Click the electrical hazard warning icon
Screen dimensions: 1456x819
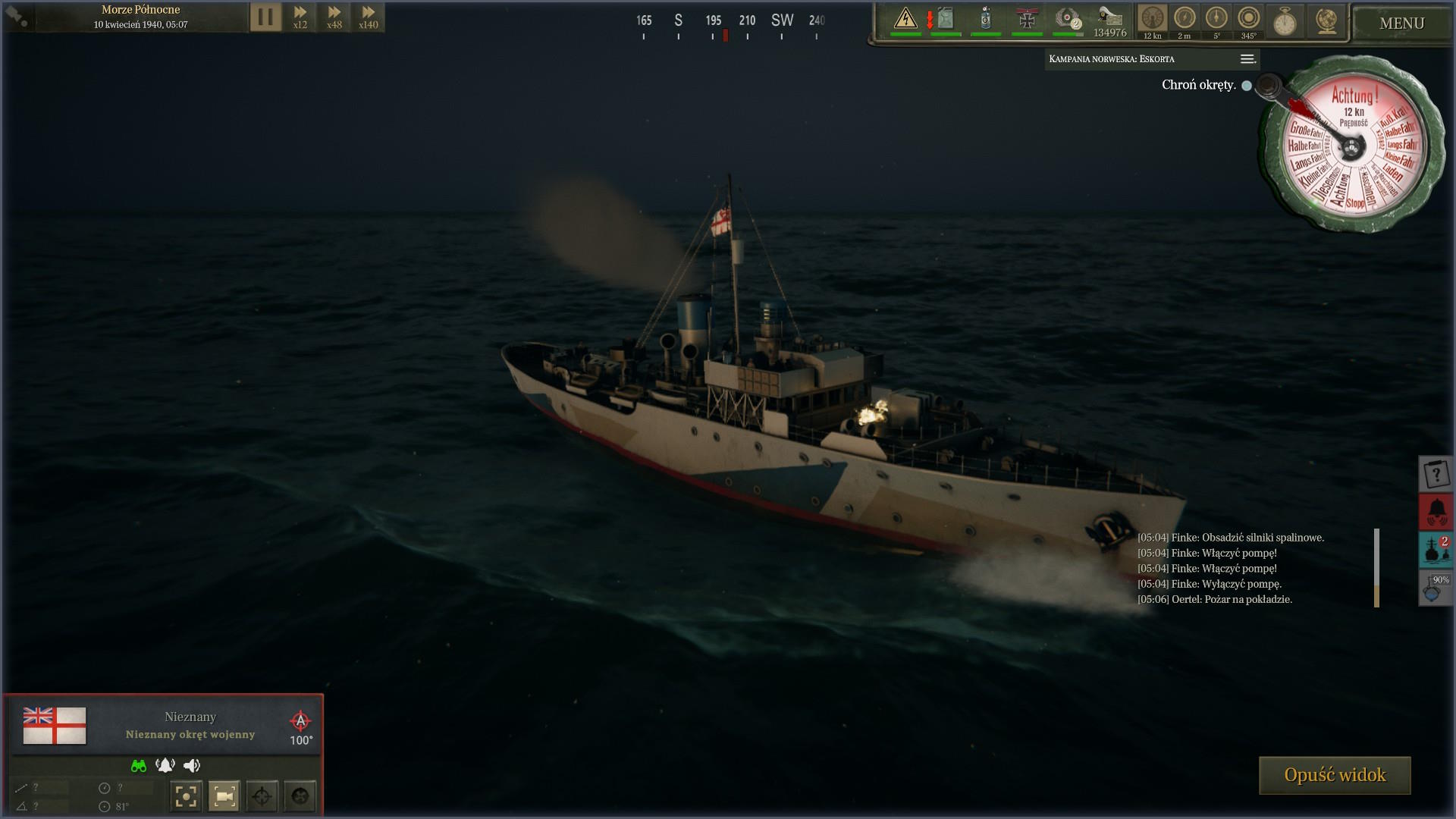[905, 18]
